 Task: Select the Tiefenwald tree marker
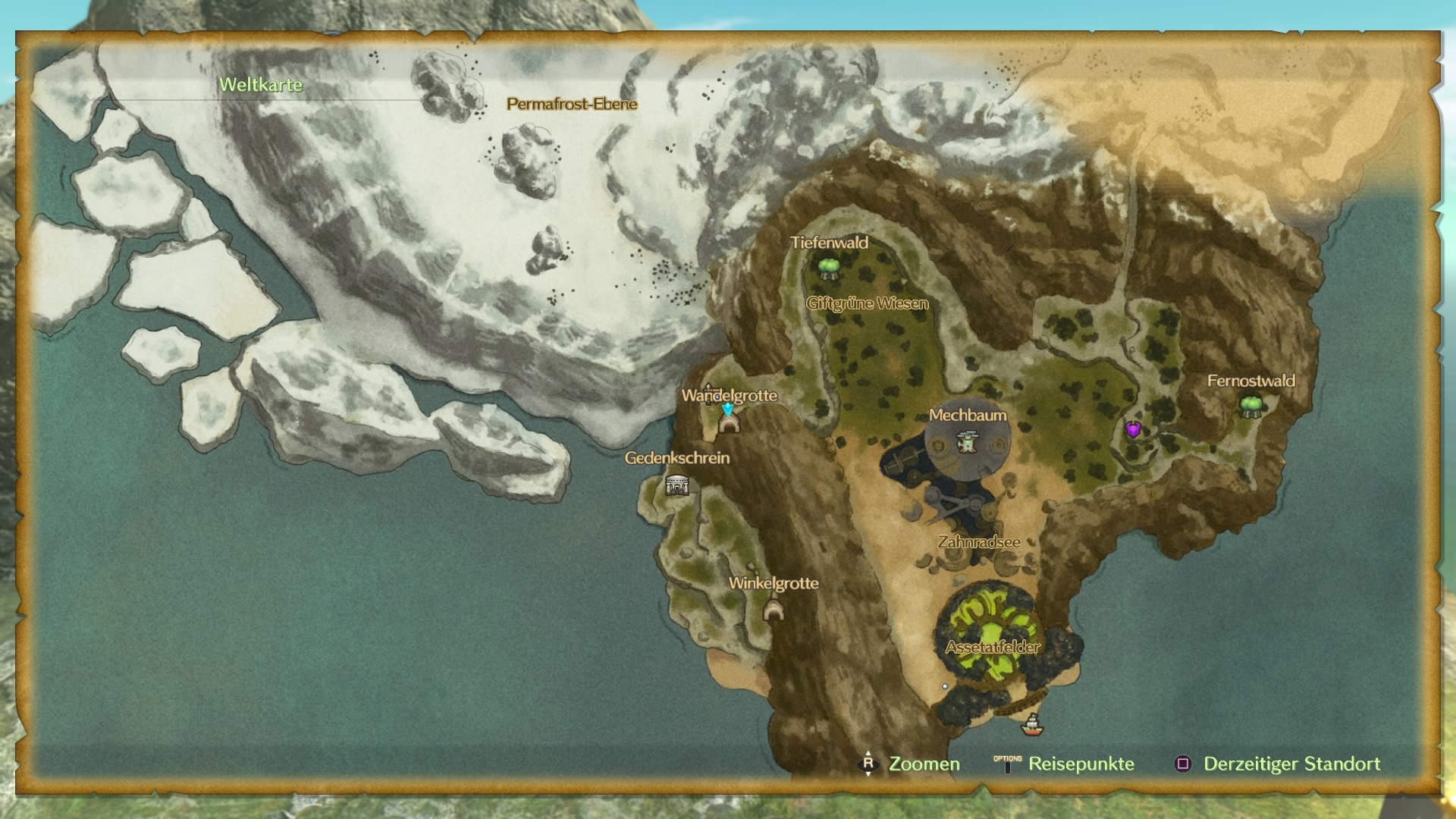pos(828,267)
